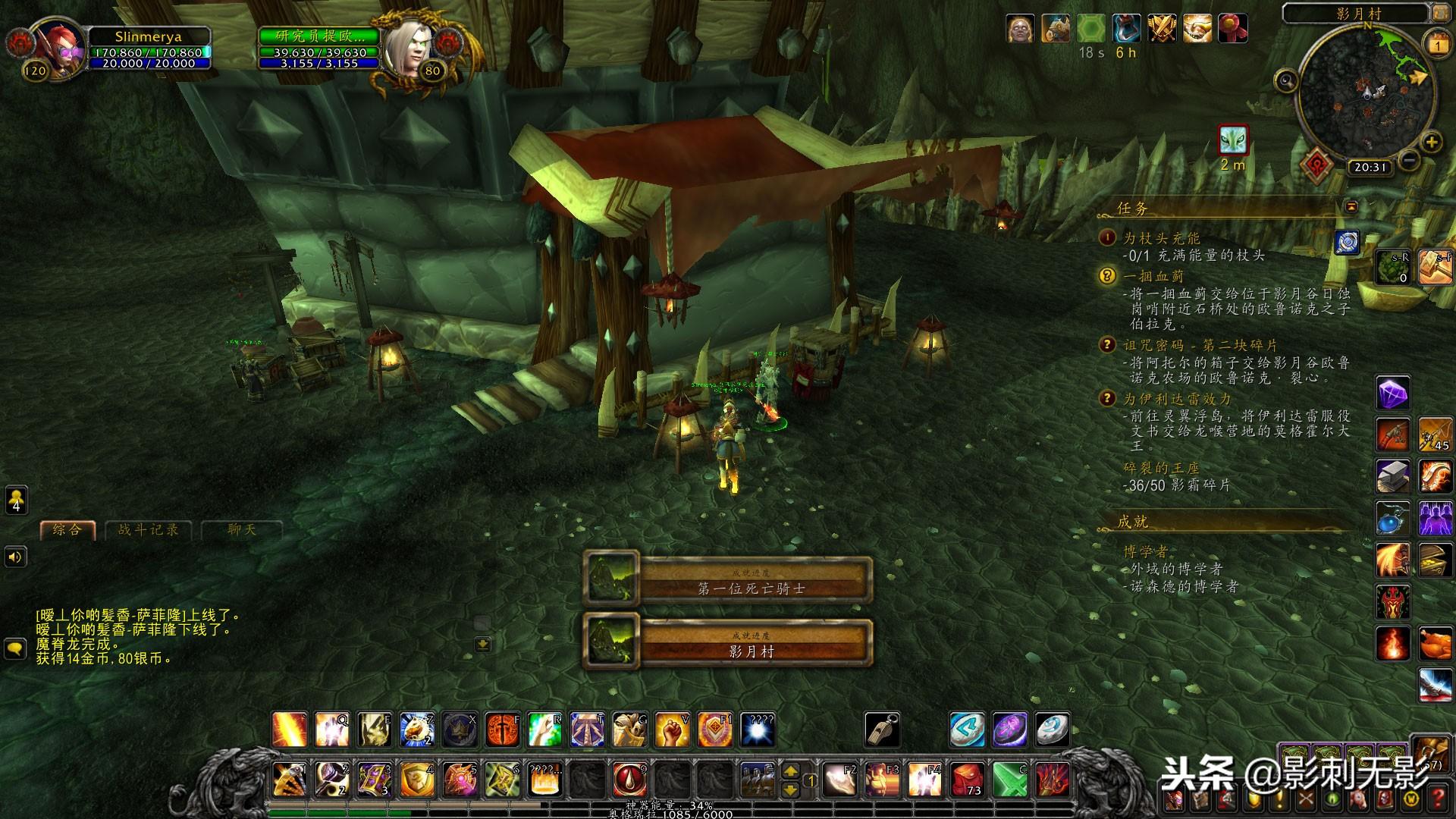Click the minimap tracking magnifier button

point(1286,80)
